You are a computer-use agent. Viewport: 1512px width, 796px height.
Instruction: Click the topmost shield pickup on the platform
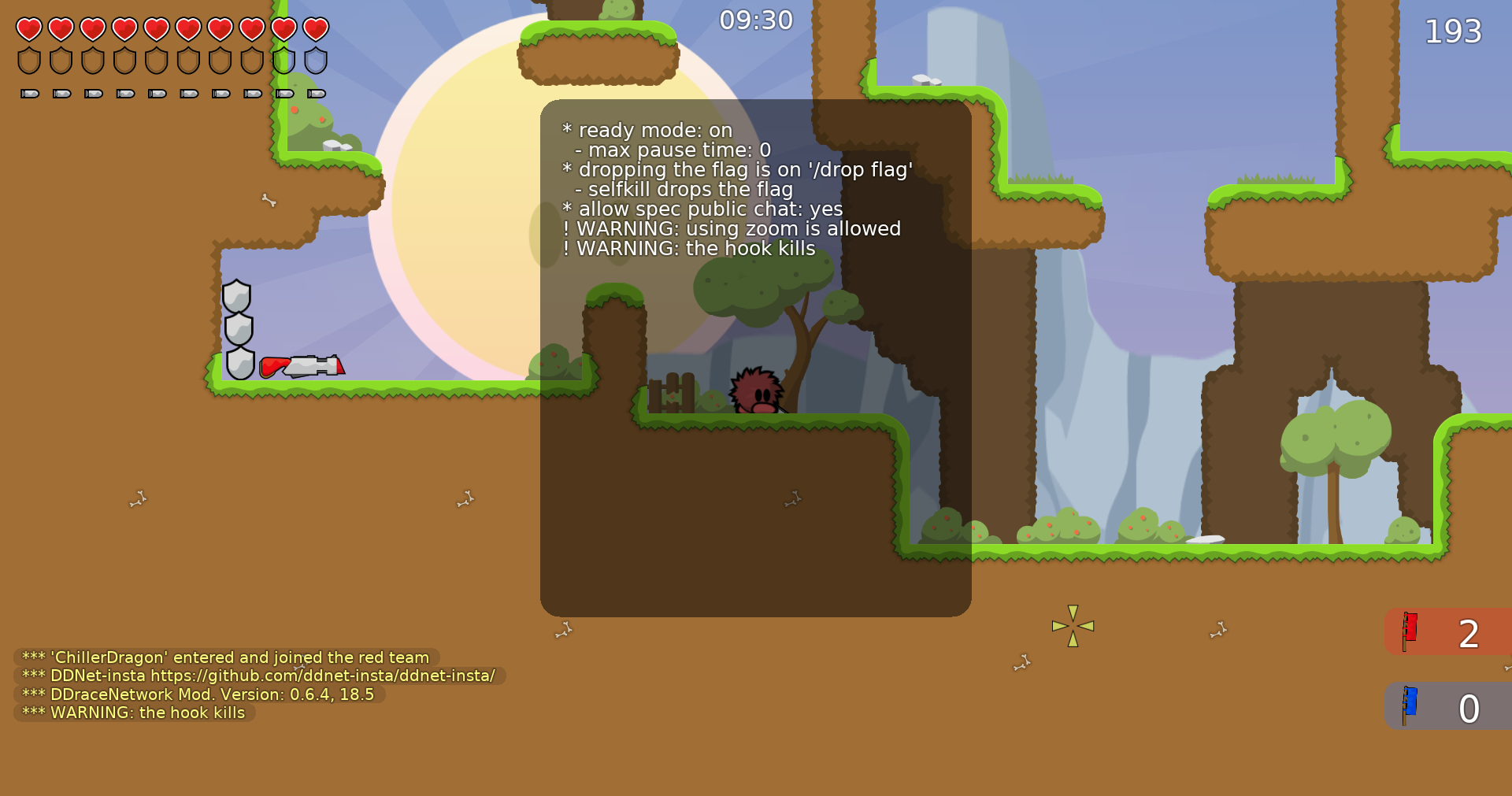pyautogui.click(x=237, y=295)
